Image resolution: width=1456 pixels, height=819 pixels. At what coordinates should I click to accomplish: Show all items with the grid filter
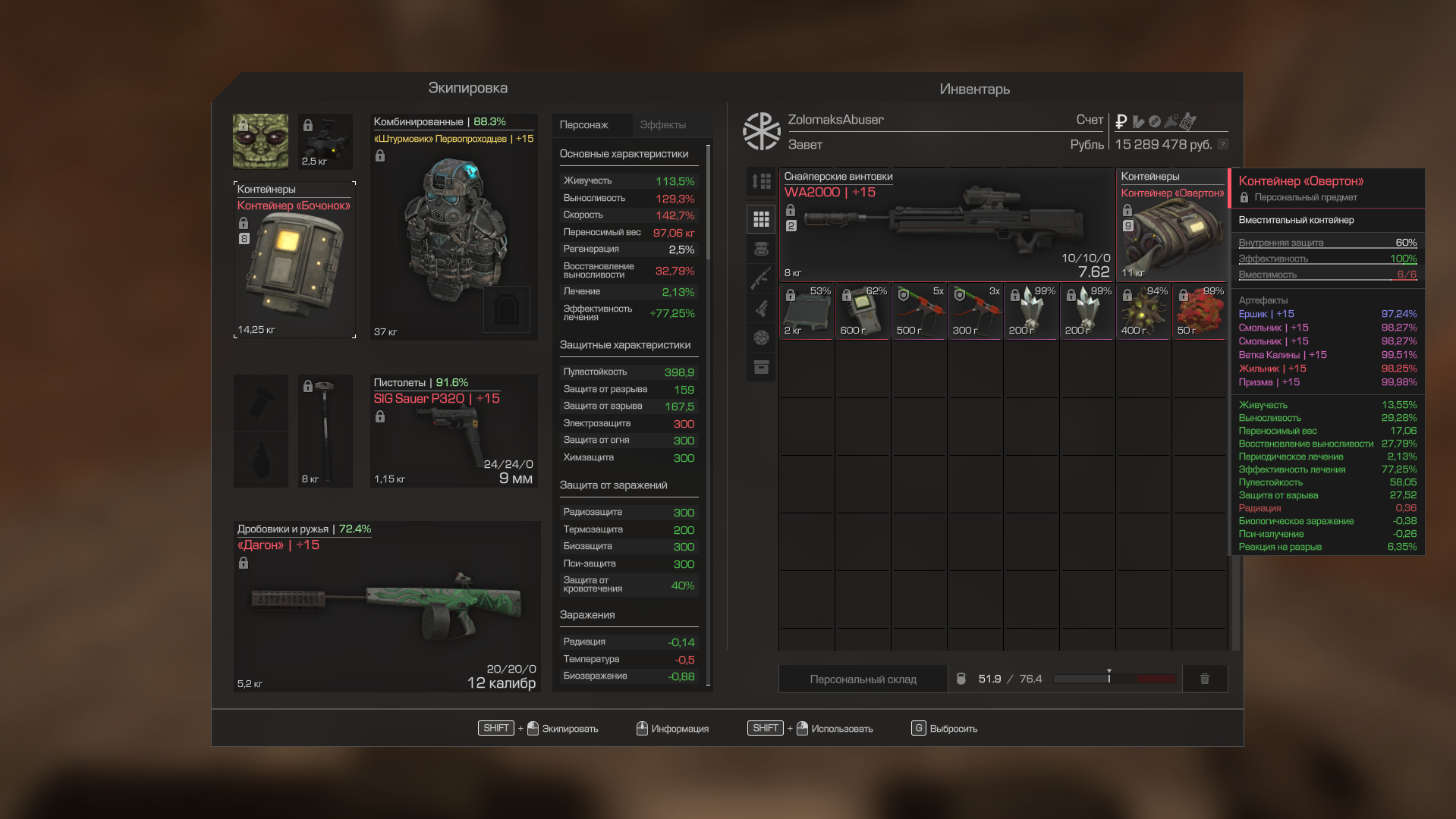point(761,220)
